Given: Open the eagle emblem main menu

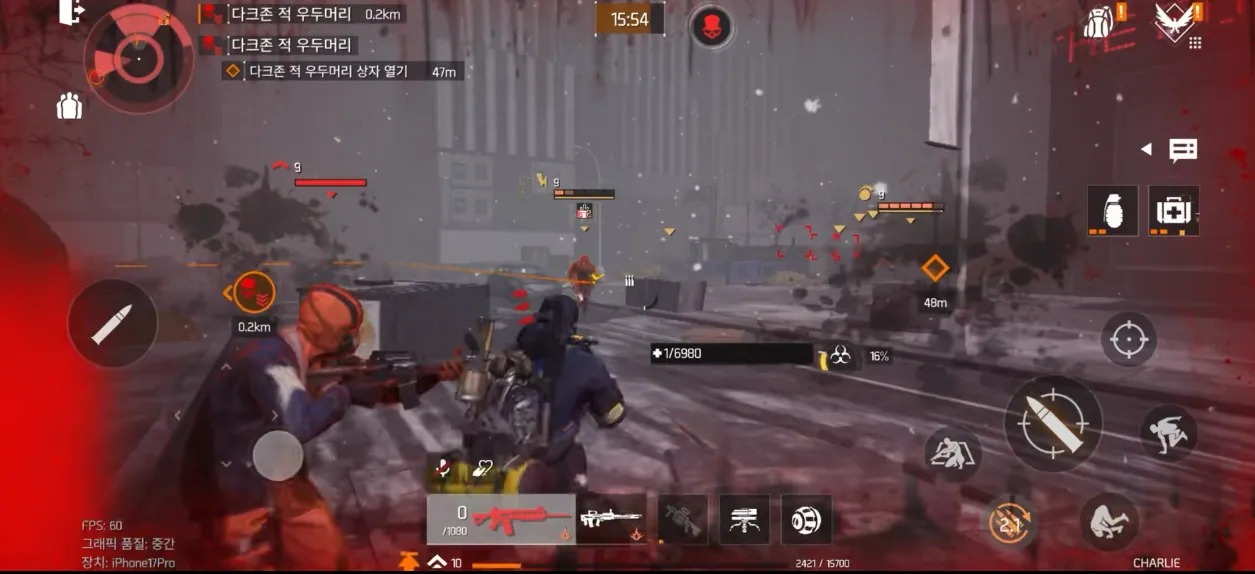Looking at the screenshot, I should pyautogui.click(x=1173, y=20).
